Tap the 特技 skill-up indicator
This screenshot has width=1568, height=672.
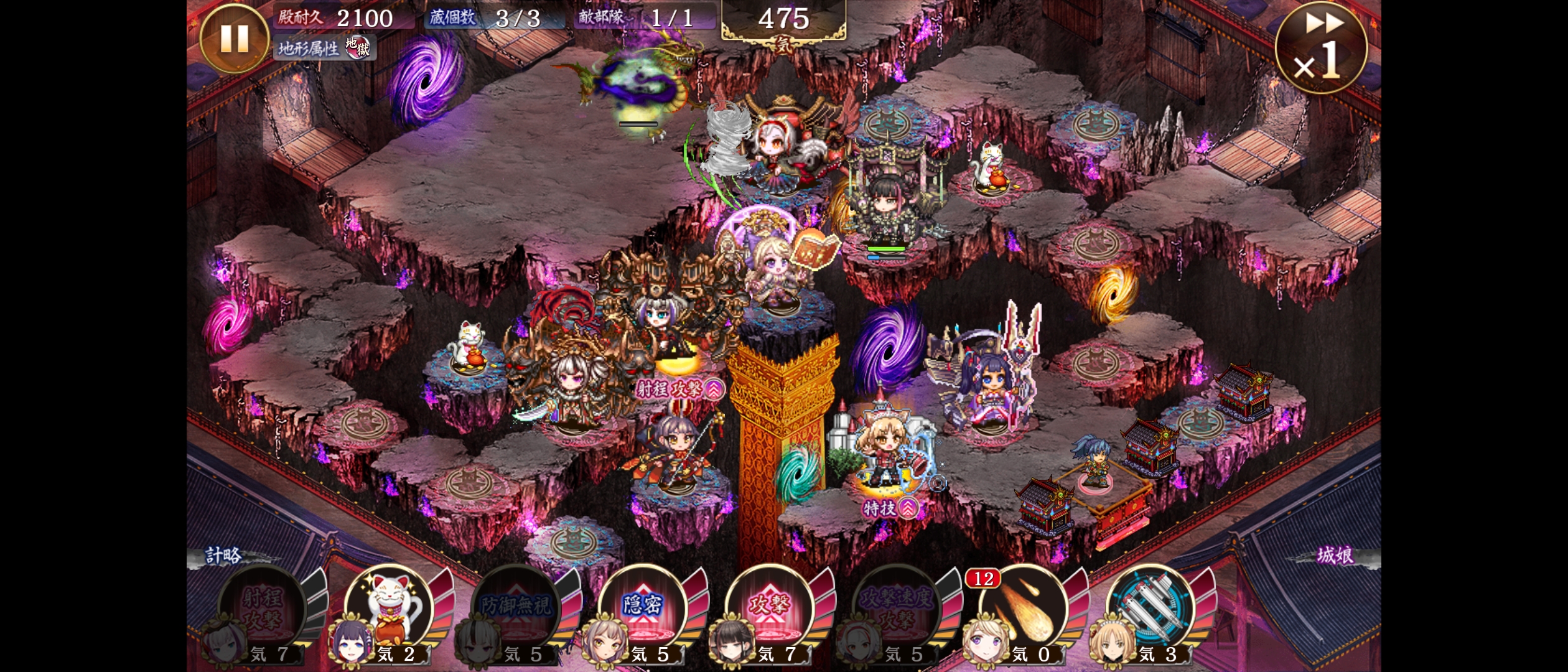(x=890, y=508)
